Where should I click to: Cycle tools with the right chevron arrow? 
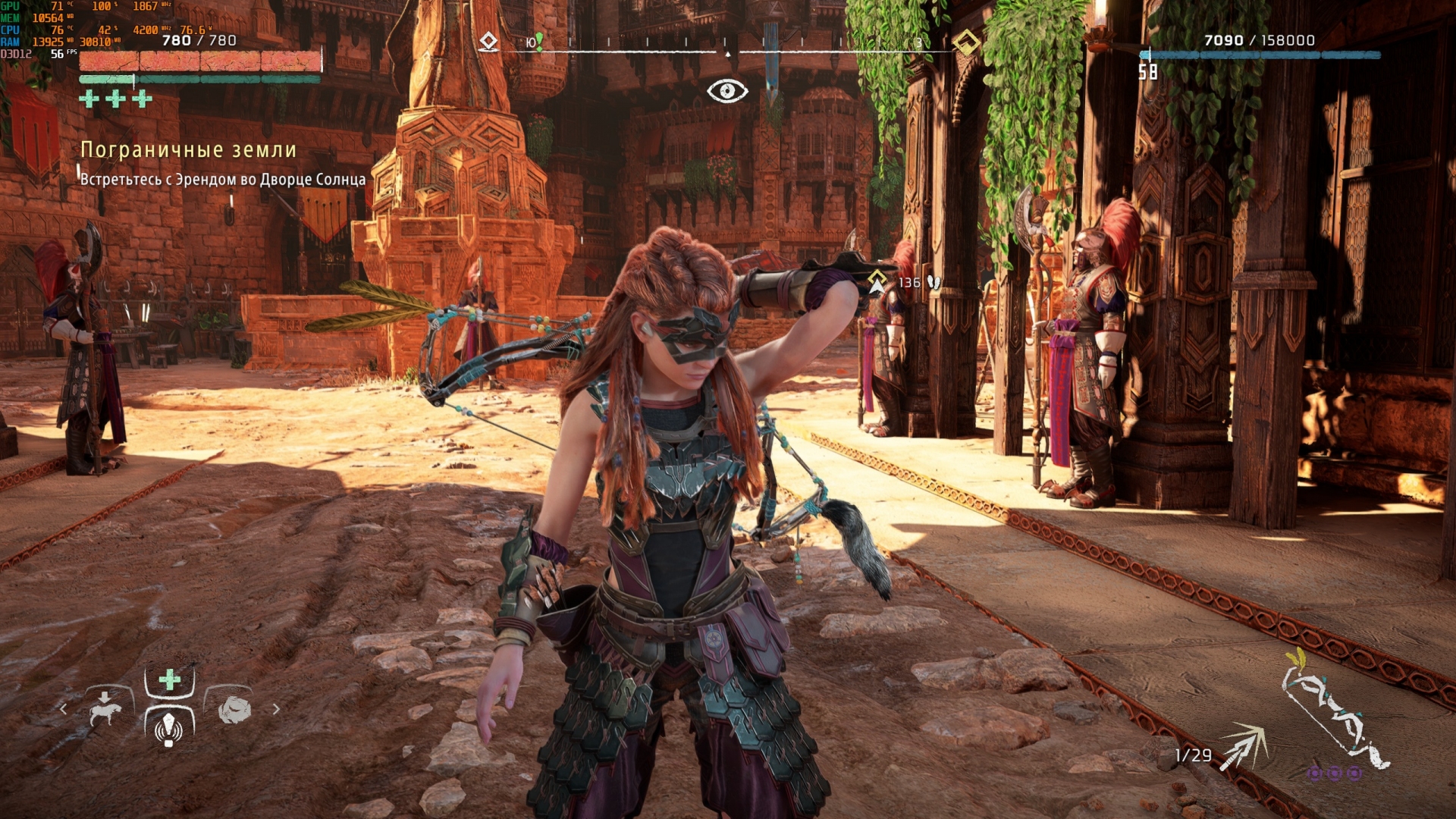click(x=276, y=709)
